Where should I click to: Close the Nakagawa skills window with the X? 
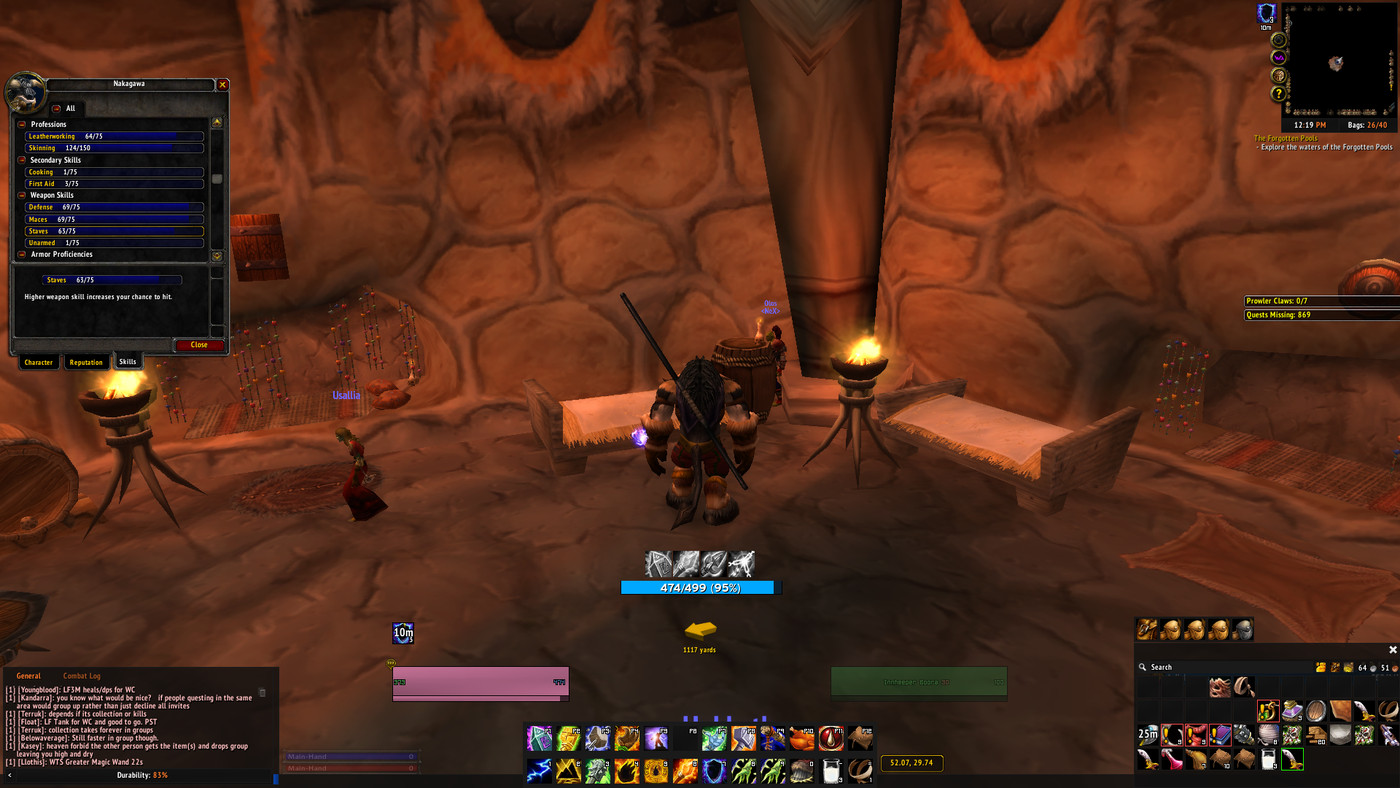(223, 85)
